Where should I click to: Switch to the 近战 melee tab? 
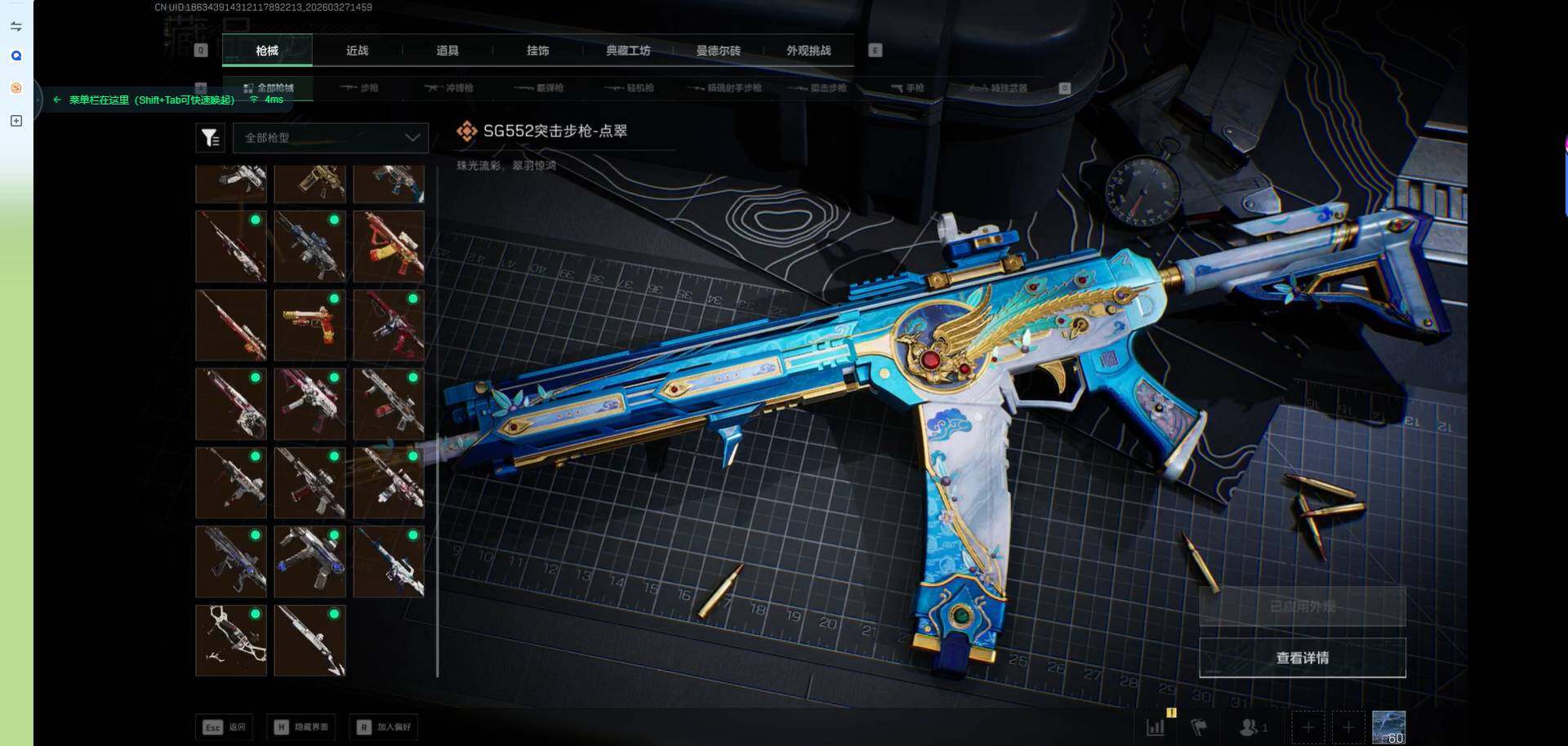tap(357, 51)
